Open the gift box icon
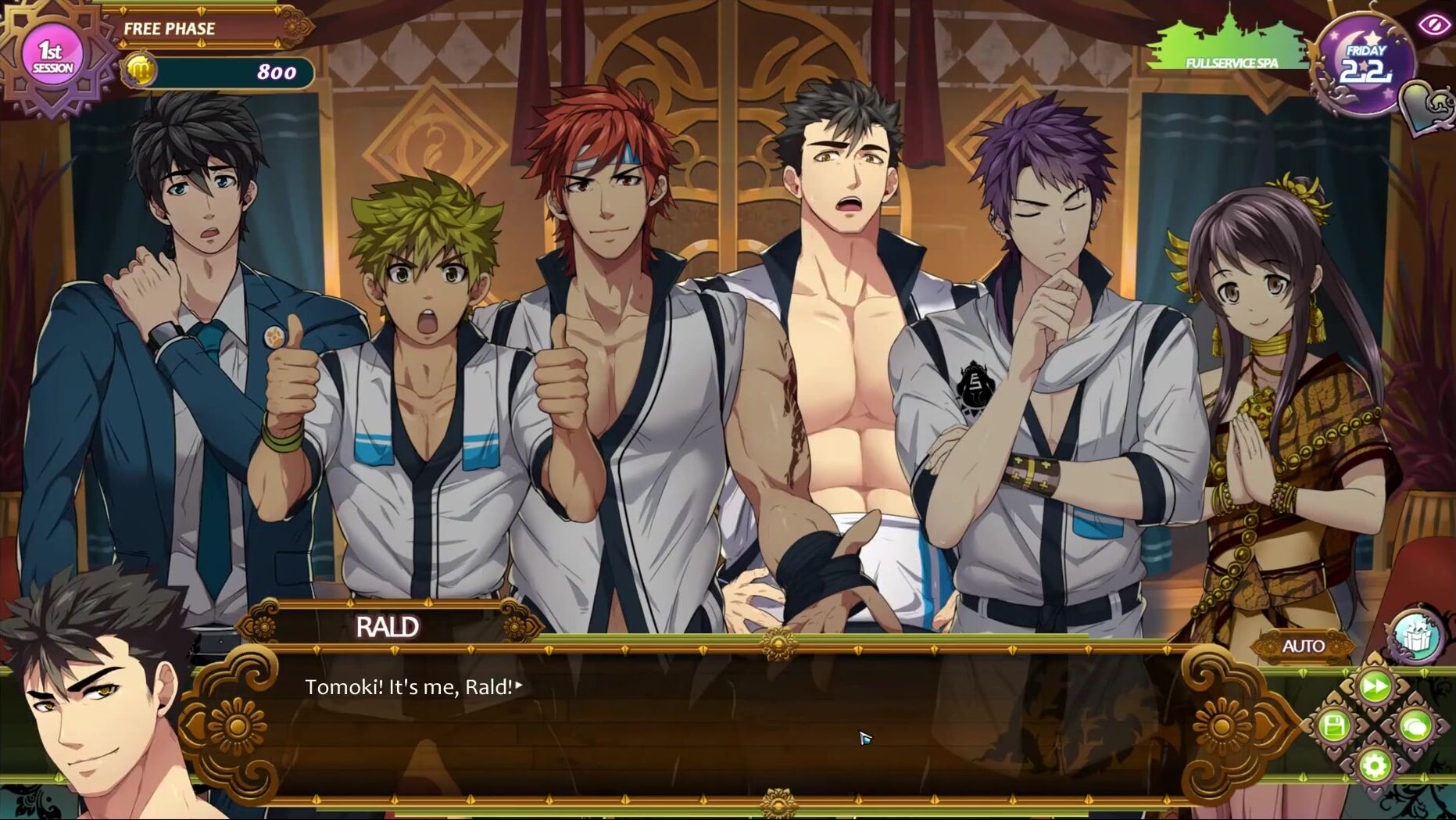 pyautogui.click(x=1416, y=637)
